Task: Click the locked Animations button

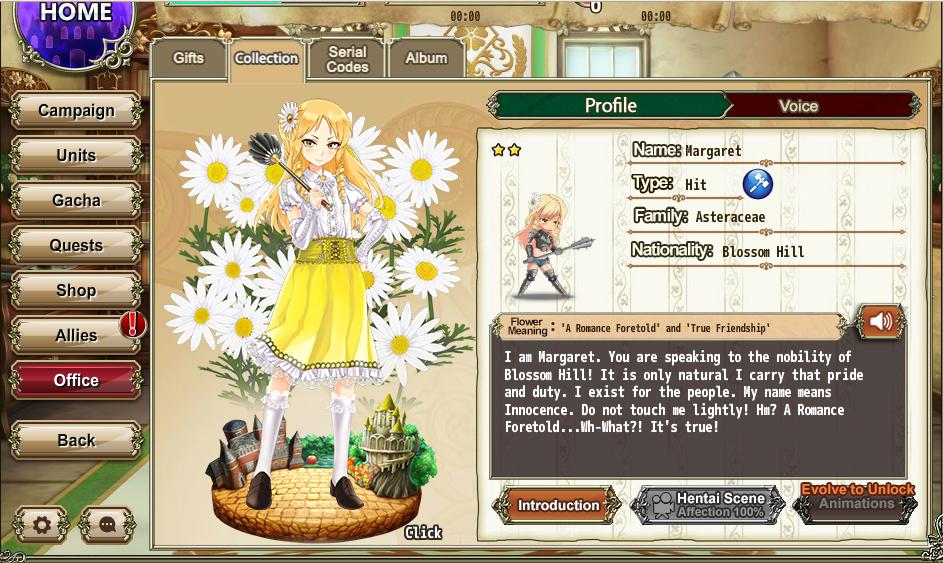Action: pos(856,504)
